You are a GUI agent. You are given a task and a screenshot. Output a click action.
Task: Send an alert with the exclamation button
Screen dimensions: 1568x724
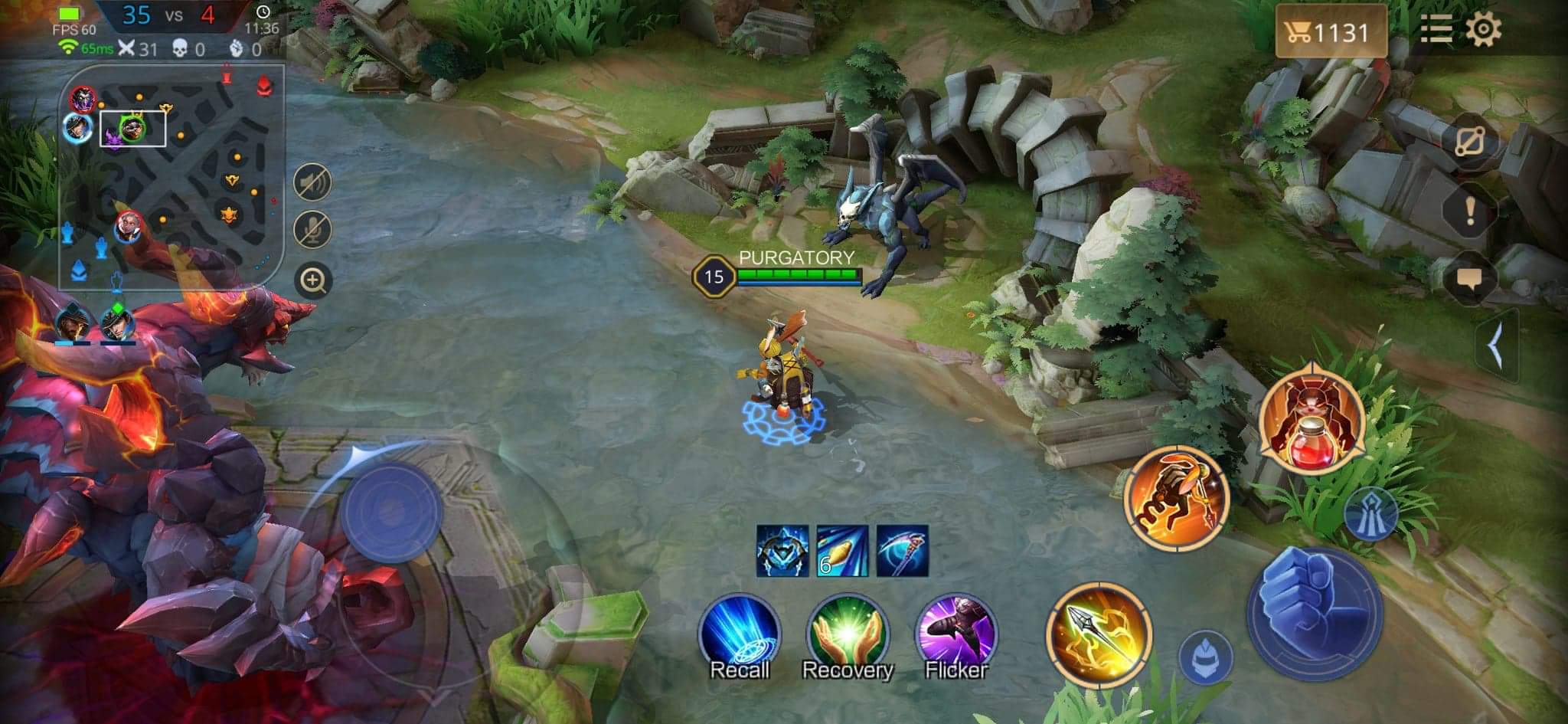pos(1469,211)
